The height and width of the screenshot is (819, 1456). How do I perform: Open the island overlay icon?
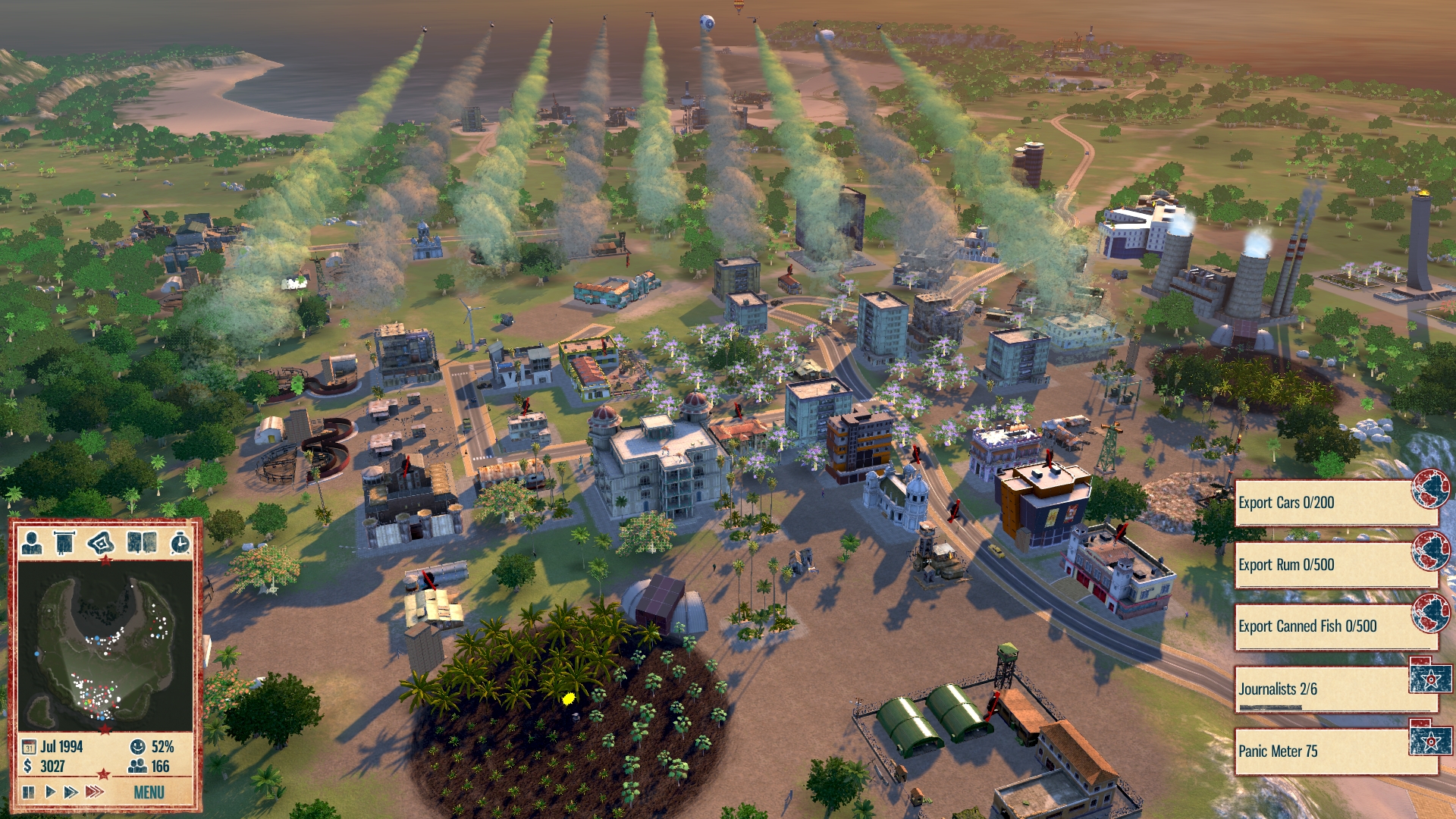(x=101, y=543)
